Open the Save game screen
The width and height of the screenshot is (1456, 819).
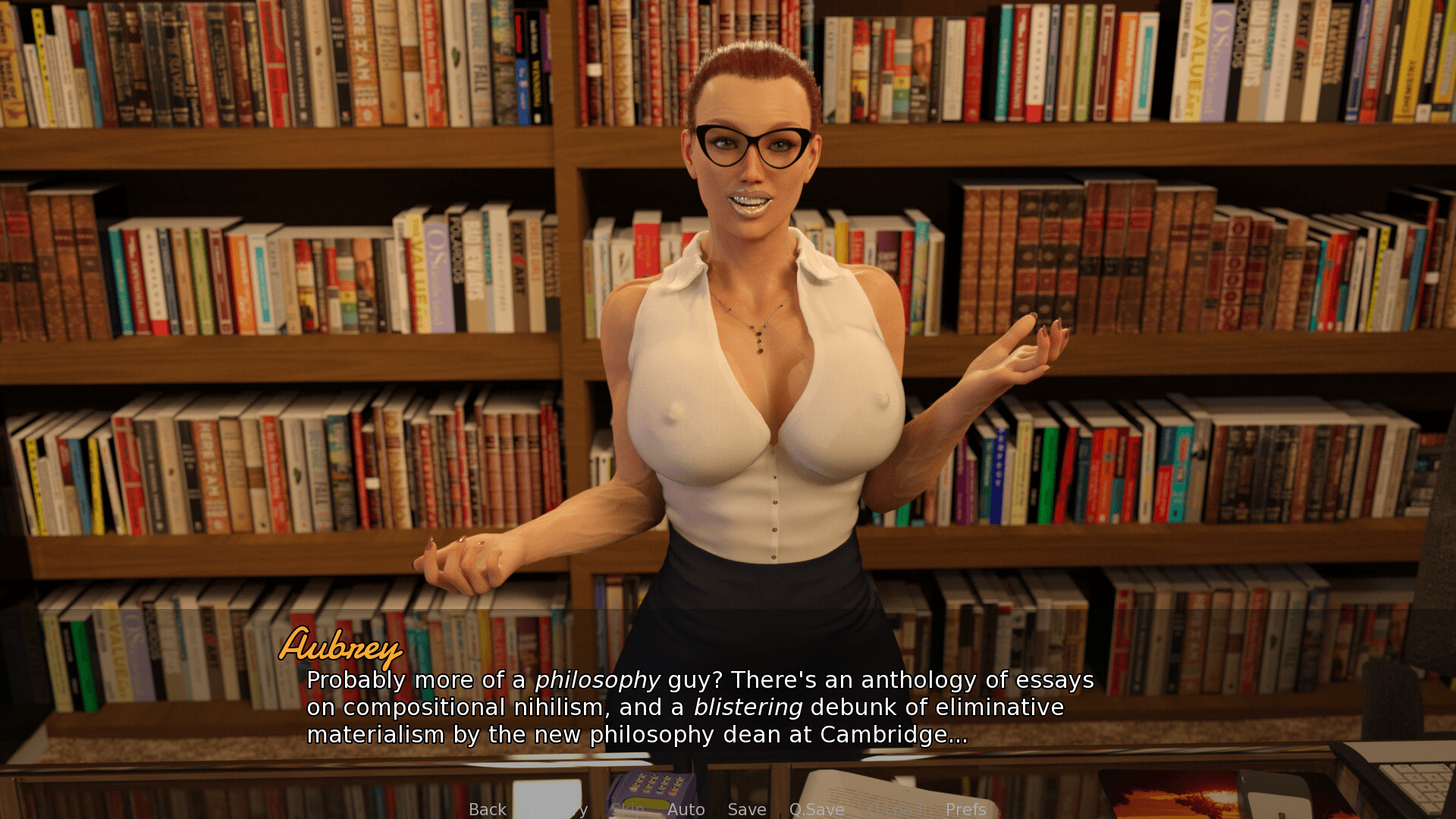pos(747,809)
